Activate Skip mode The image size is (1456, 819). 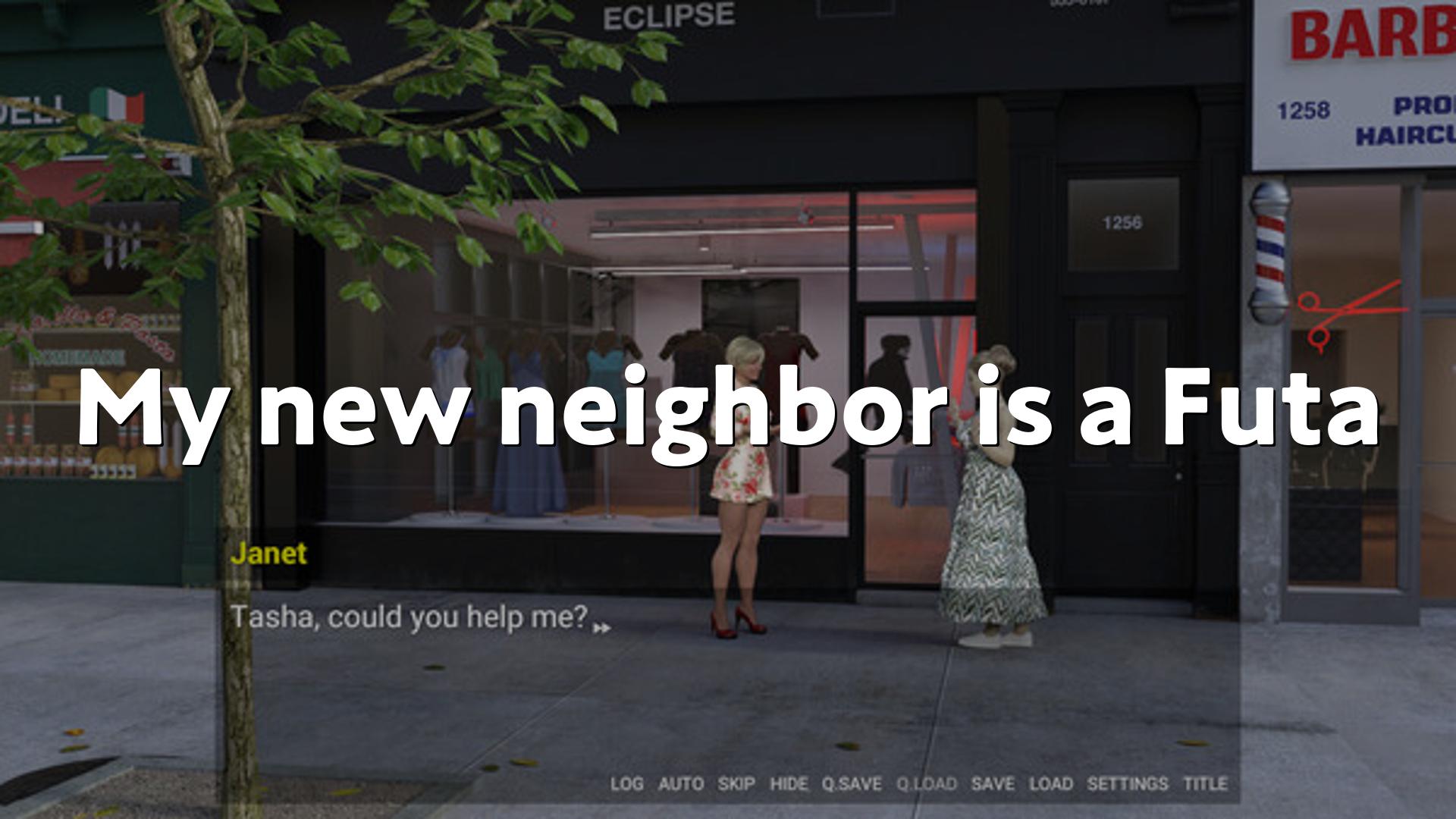coord(736,784)
